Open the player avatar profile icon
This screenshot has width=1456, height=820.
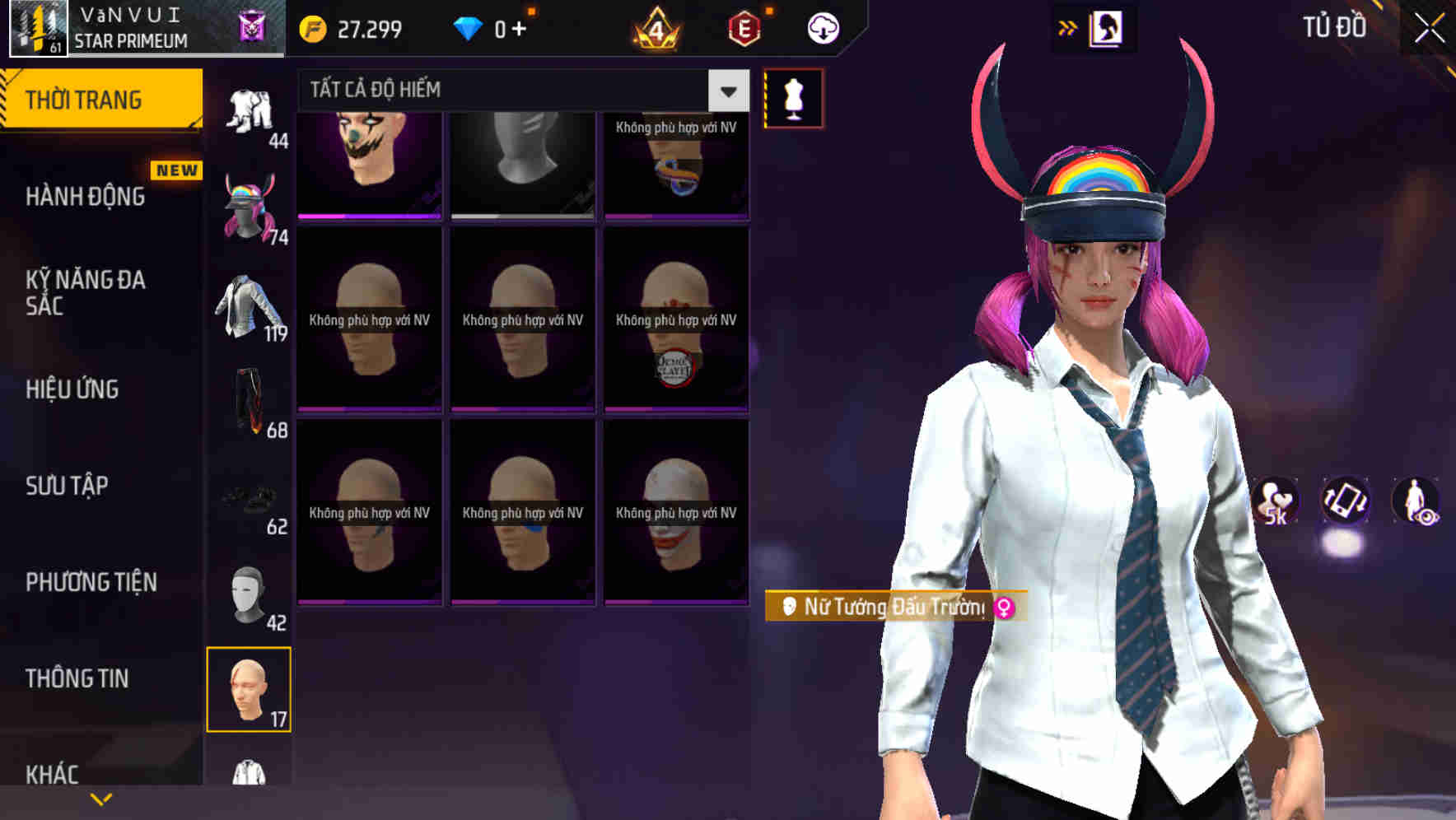37,27
